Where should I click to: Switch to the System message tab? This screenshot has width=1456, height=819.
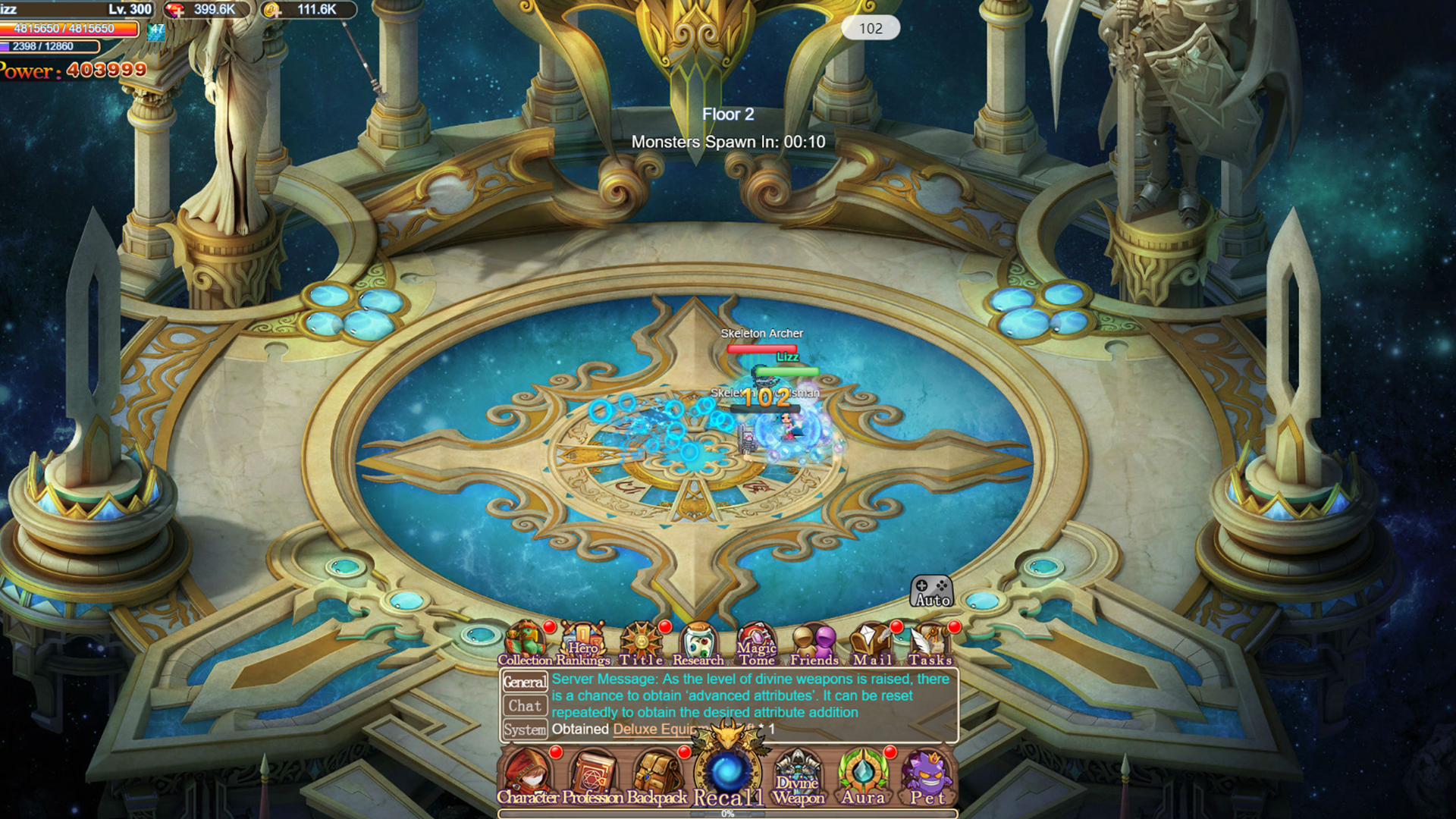pyautogui.click(x=526, y=730)
